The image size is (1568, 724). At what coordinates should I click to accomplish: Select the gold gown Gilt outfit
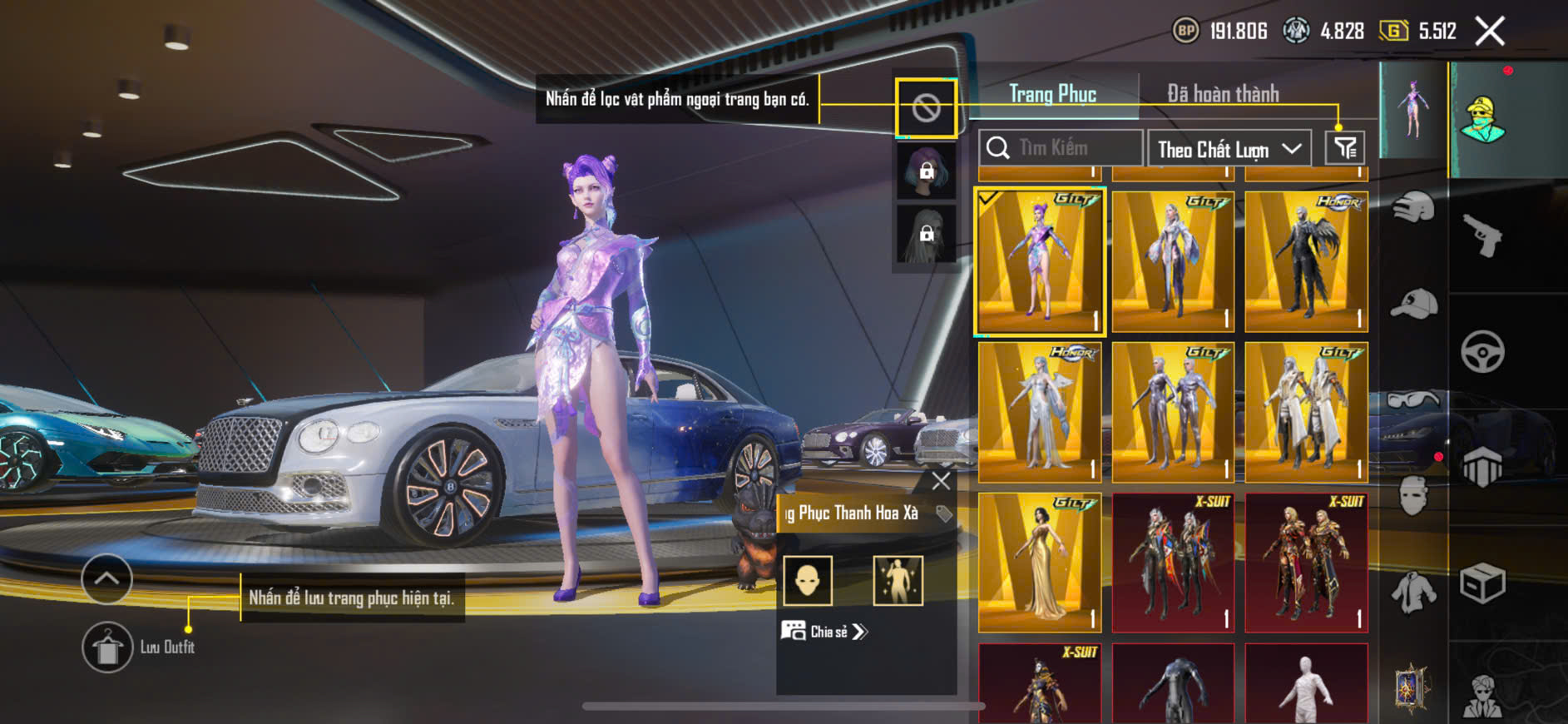pyautogui.click(x=1040, y=562)
